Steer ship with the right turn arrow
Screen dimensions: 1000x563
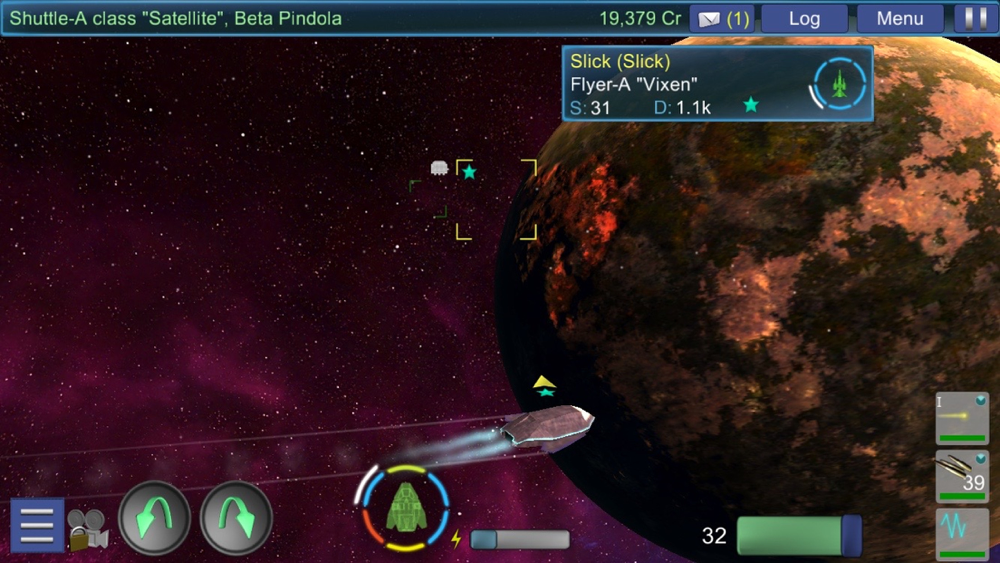(236, 518)
